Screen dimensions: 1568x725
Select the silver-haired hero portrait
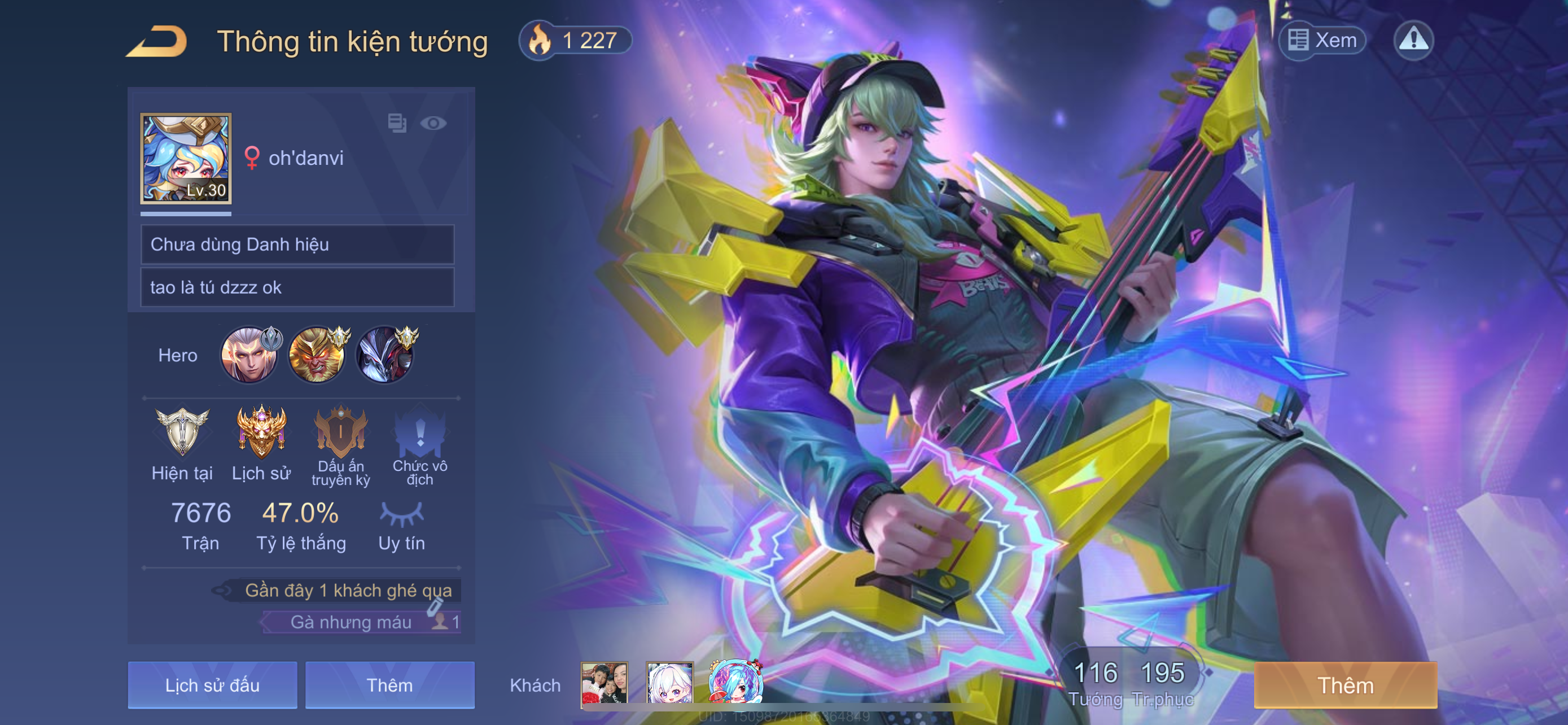[249, 354]
